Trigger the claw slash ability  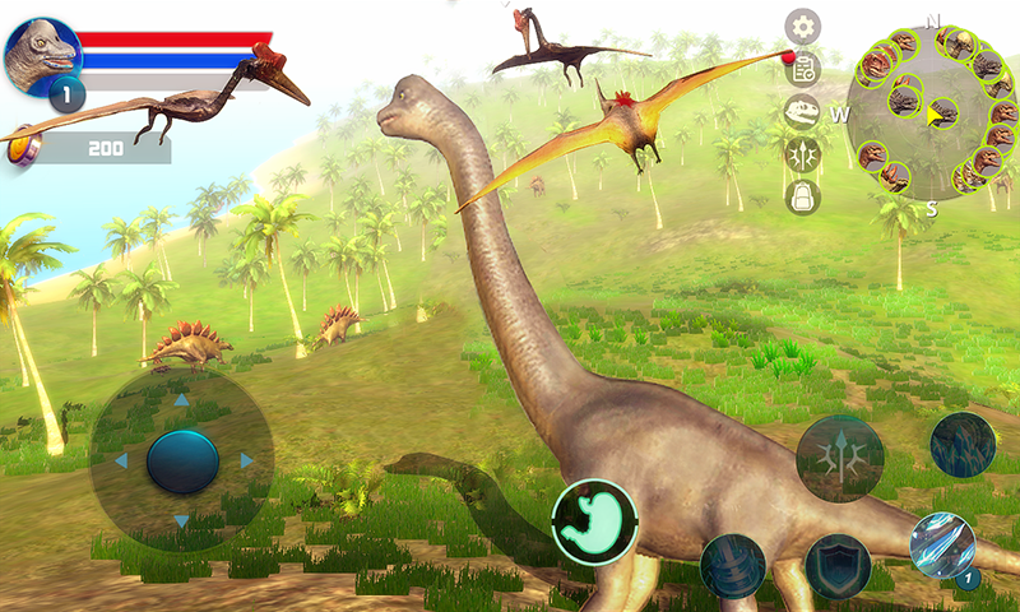pyautogui.click(x=942, y=545)
